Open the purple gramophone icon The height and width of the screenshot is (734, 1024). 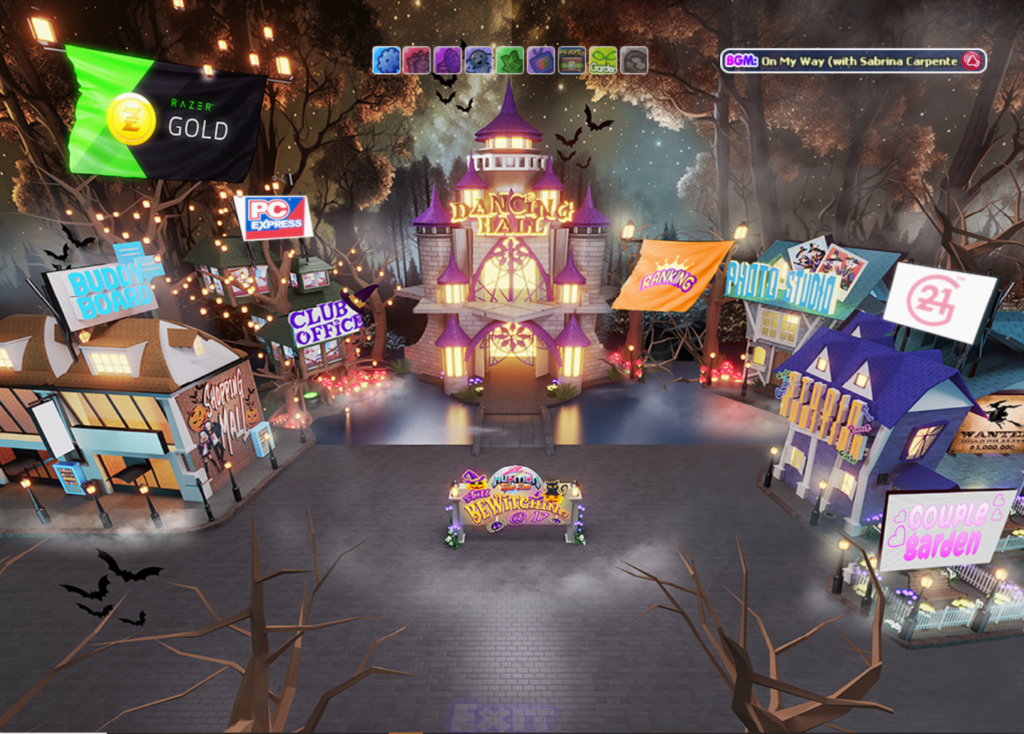click(448, 60)
